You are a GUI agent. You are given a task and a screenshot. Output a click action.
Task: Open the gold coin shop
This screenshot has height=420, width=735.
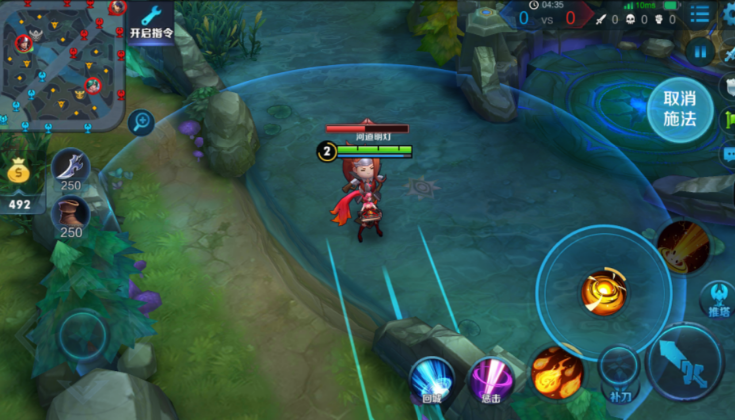pos(20,172)
